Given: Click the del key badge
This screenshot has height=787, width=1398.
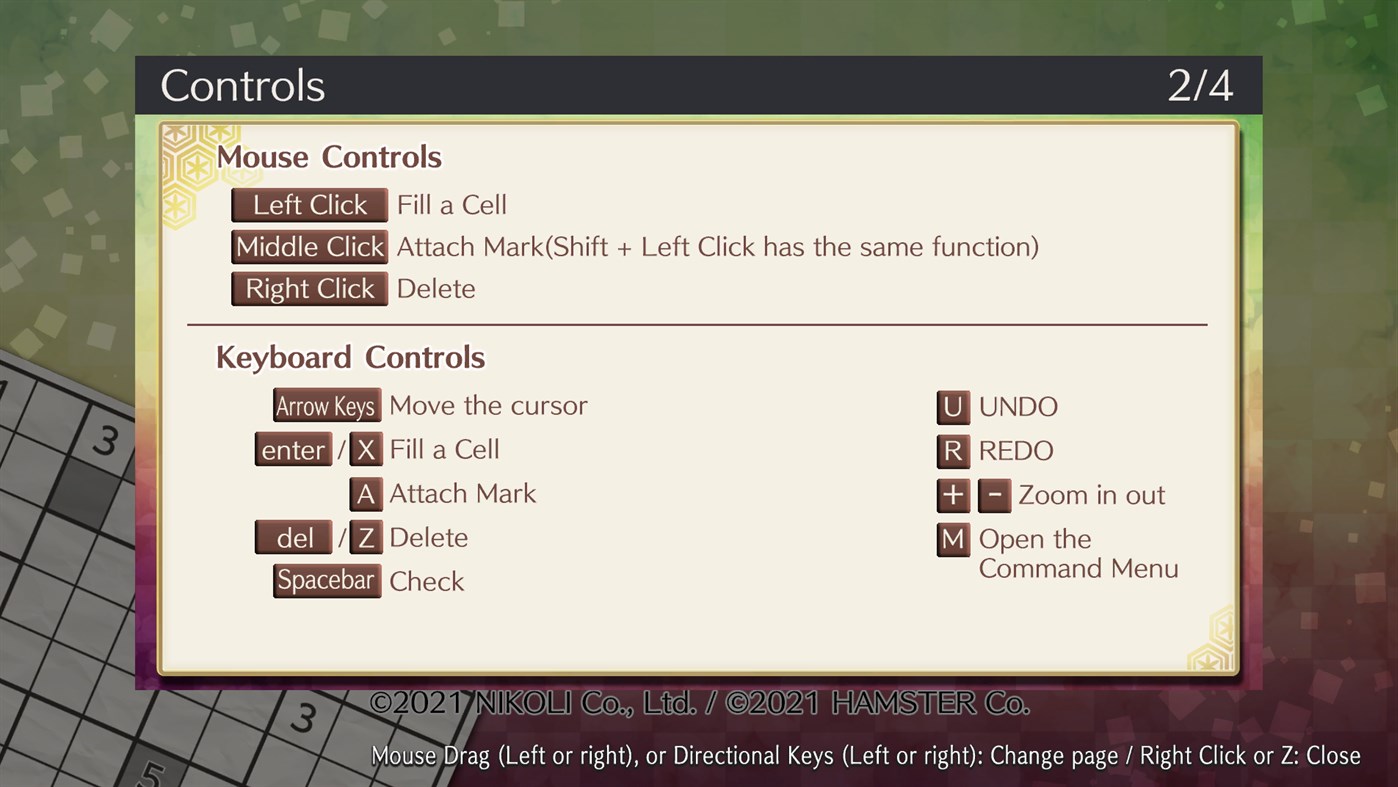Looking at the screenshot, I should pos(292,537).
